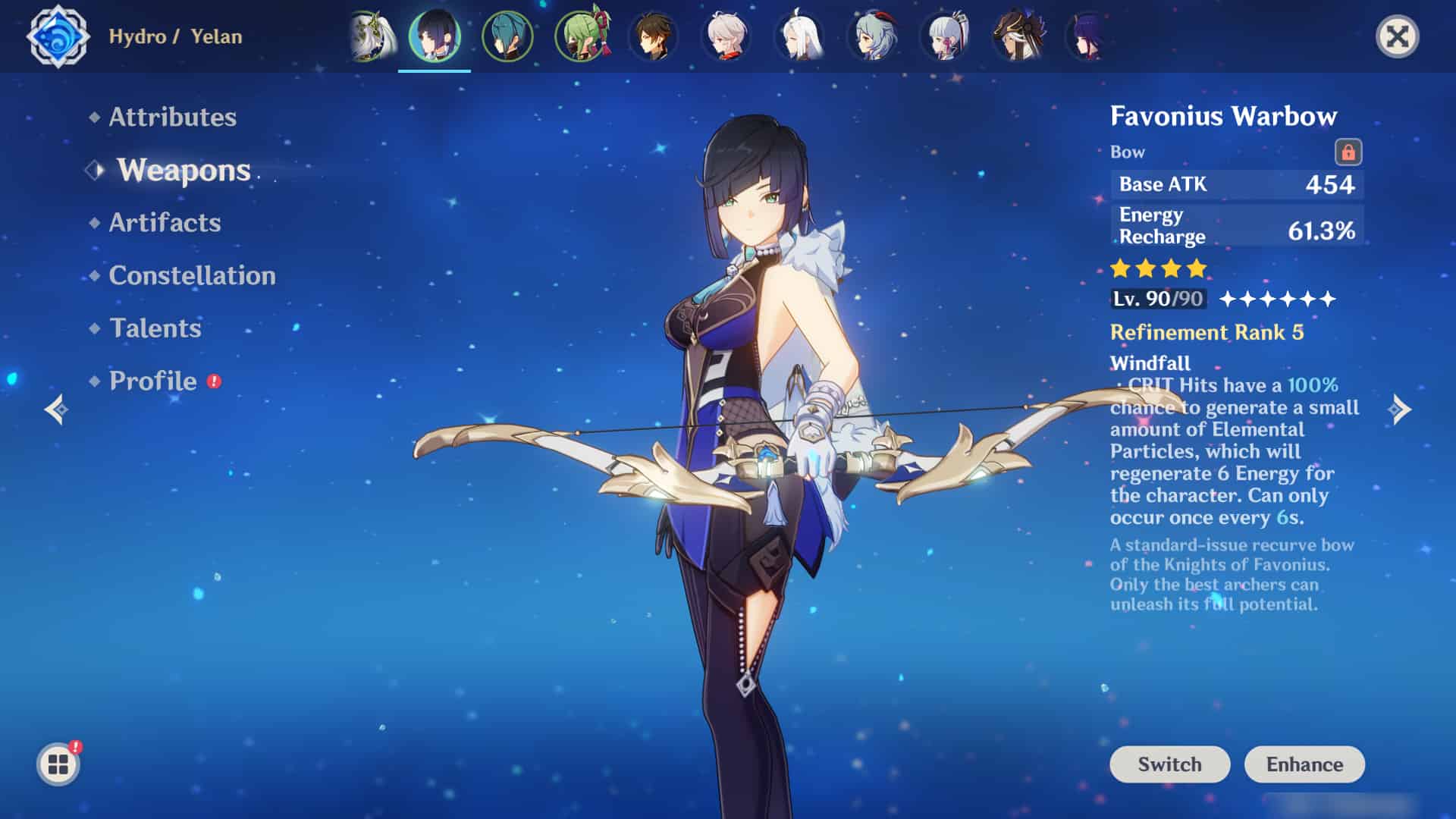Open the Attributes section
Image resolution: width=1456 pixels, height=819 pixels.
pyautogui.click(x=172, y=117)
